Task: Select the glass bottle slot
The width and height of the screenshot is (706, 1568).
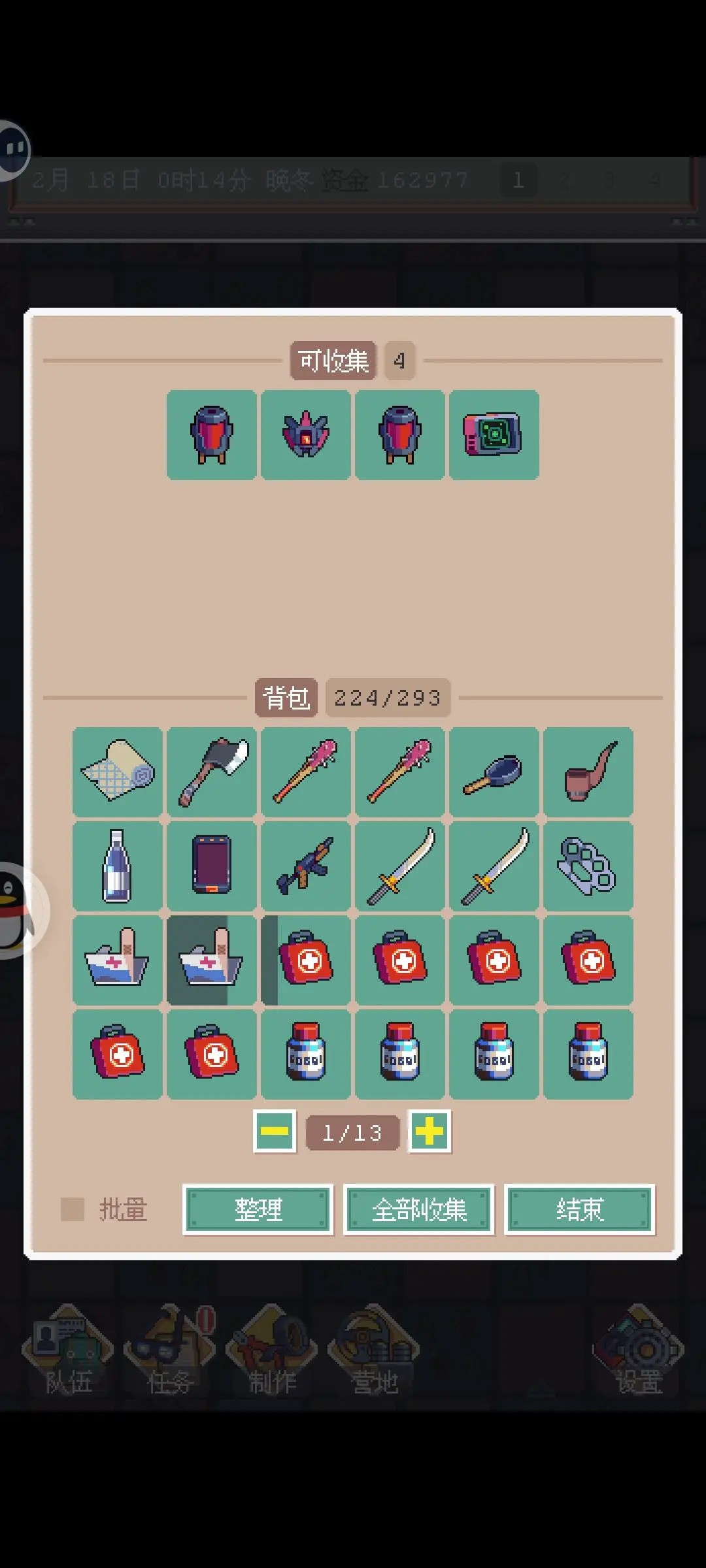Action: click(118, 866)
